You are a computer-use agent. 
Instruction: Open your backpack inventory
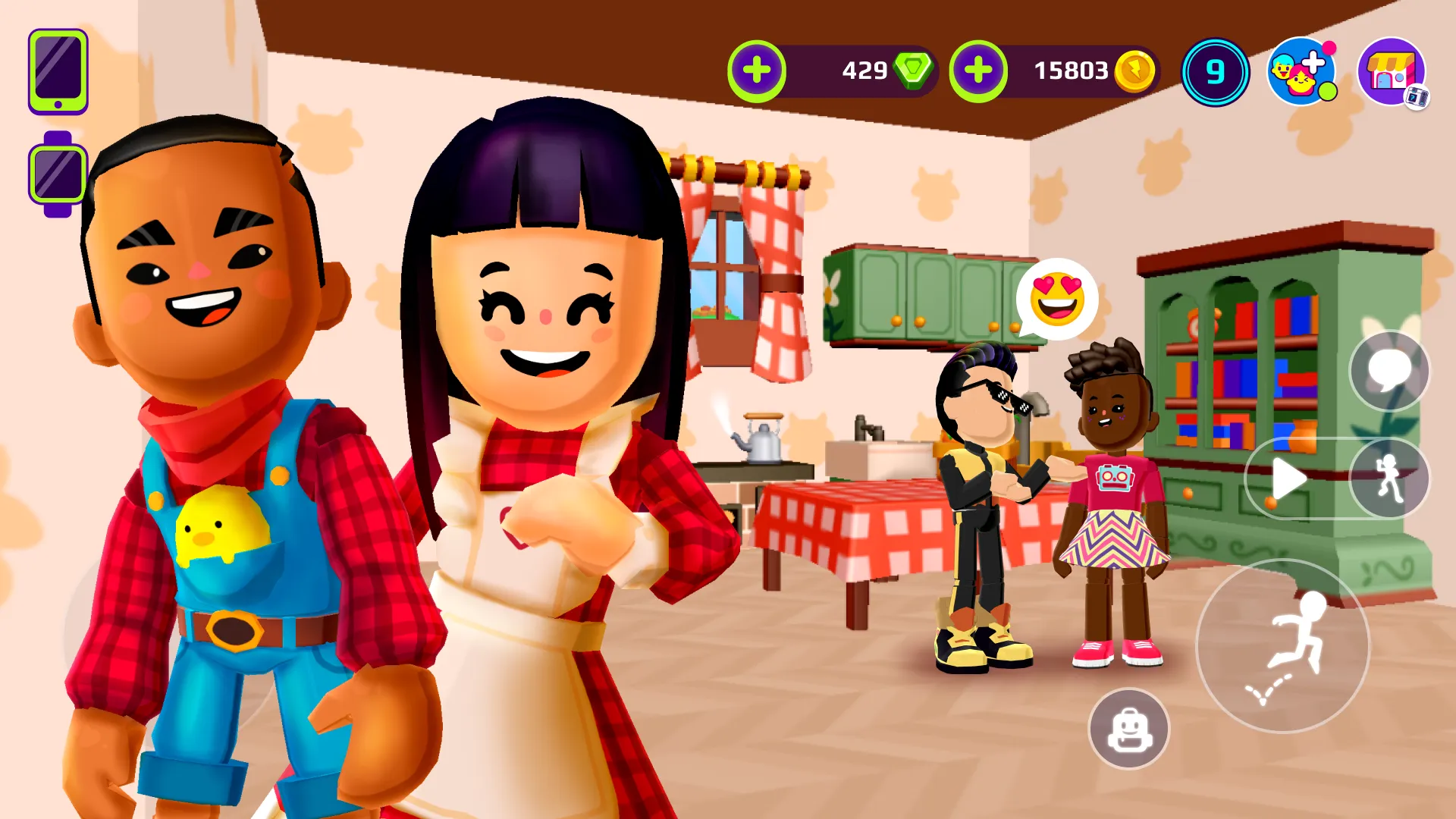click(1129, 728)
